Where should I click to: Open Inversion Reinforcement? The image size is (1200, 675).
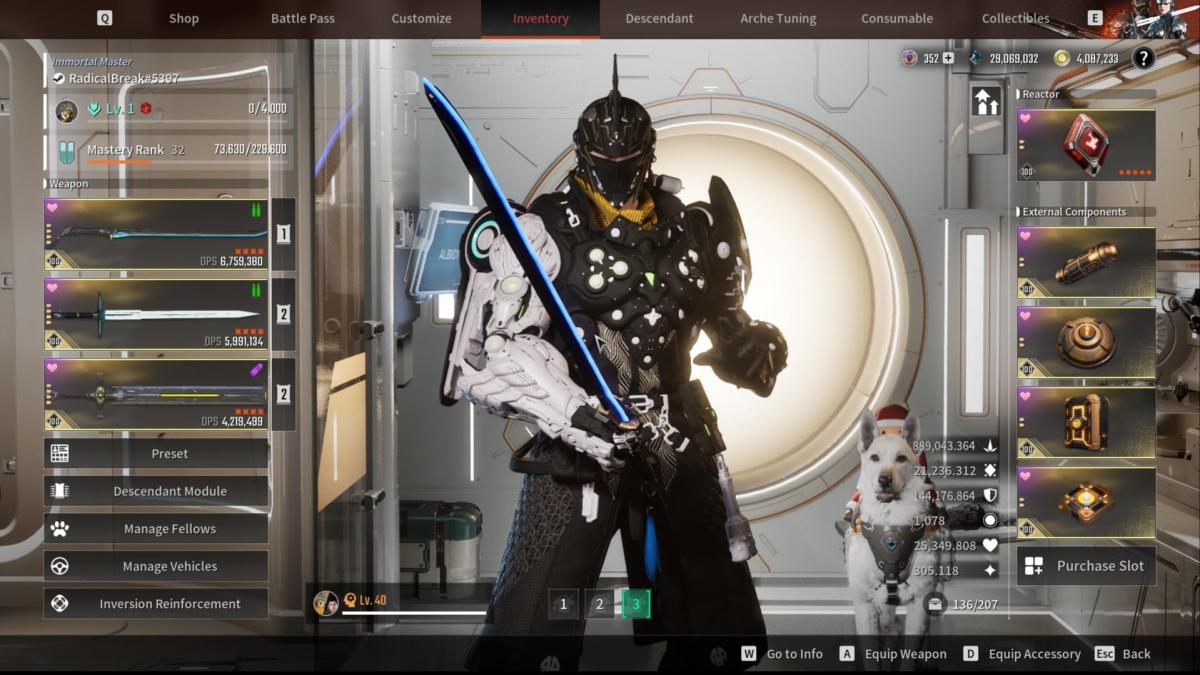pos(156,604)
